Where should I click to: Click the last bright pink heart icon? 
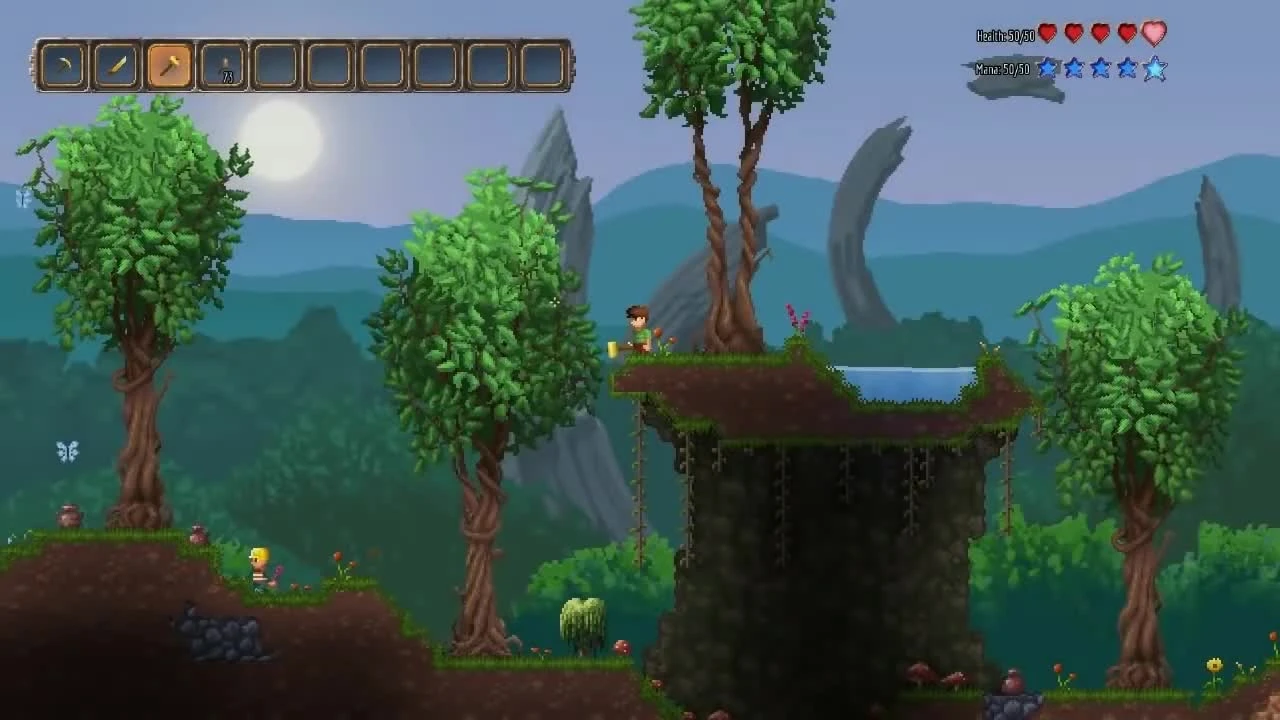pos(1154,33)
